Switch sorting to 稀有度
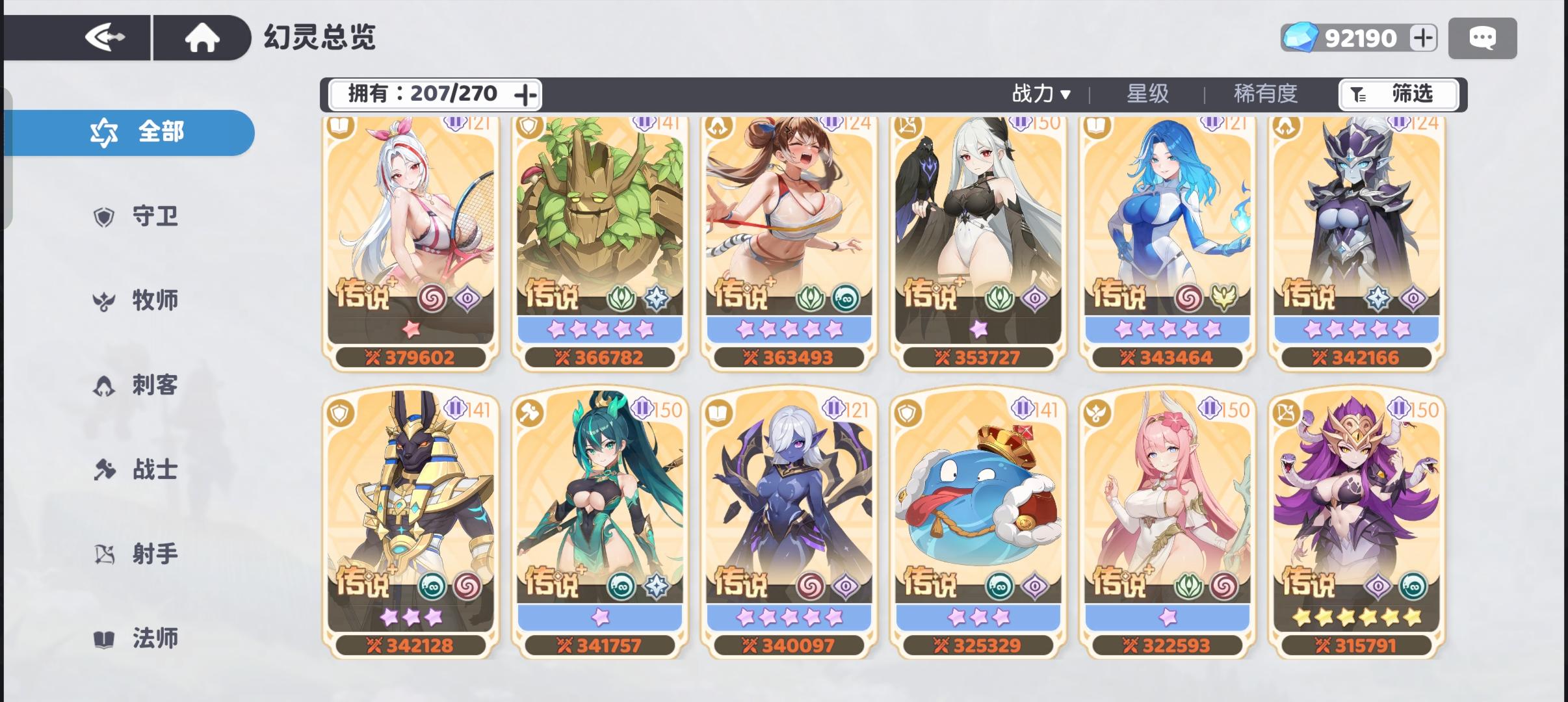The width and height of the screenshot is (1568, 702). [x=1262, y=94]
